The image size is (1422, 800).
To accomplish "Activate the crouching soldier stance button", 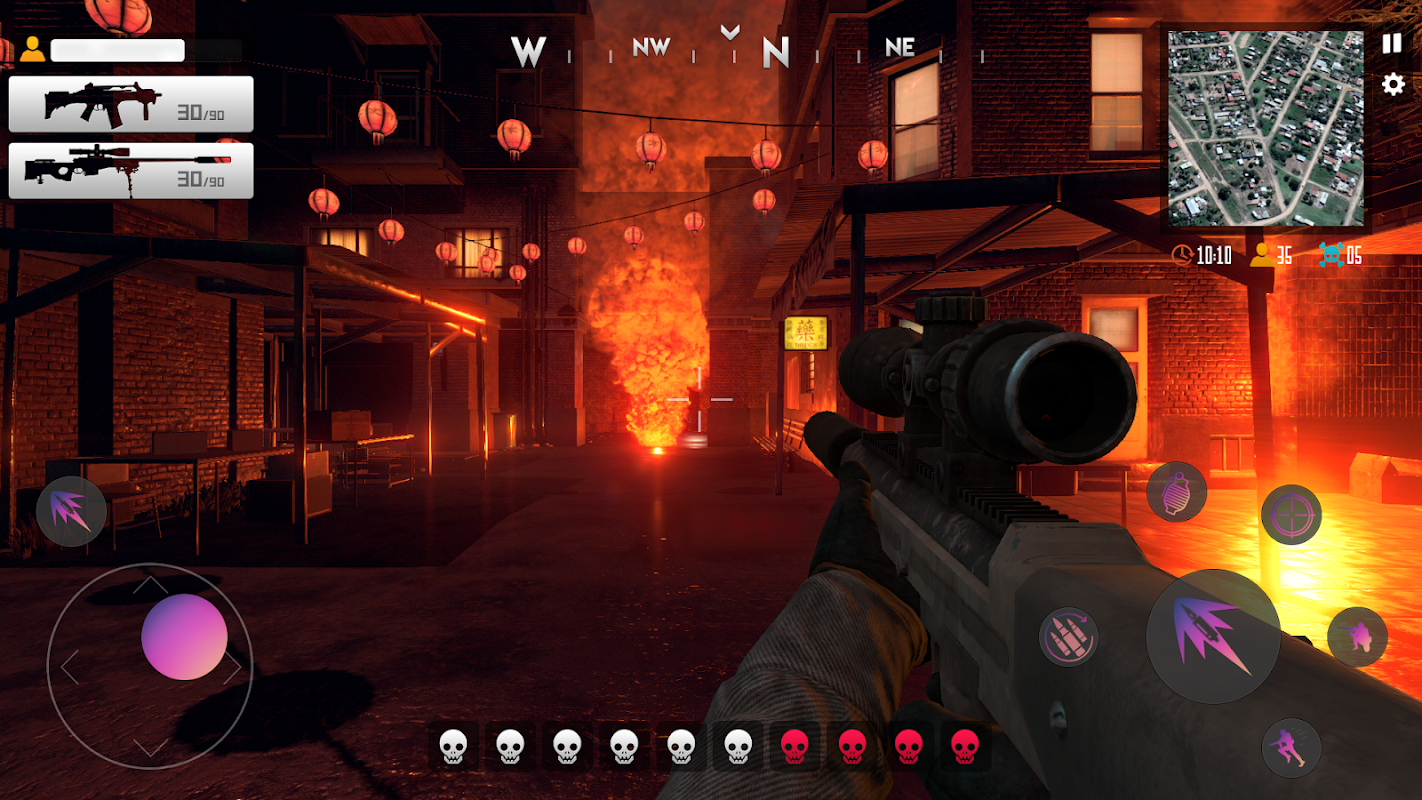I will point(1357,637).
